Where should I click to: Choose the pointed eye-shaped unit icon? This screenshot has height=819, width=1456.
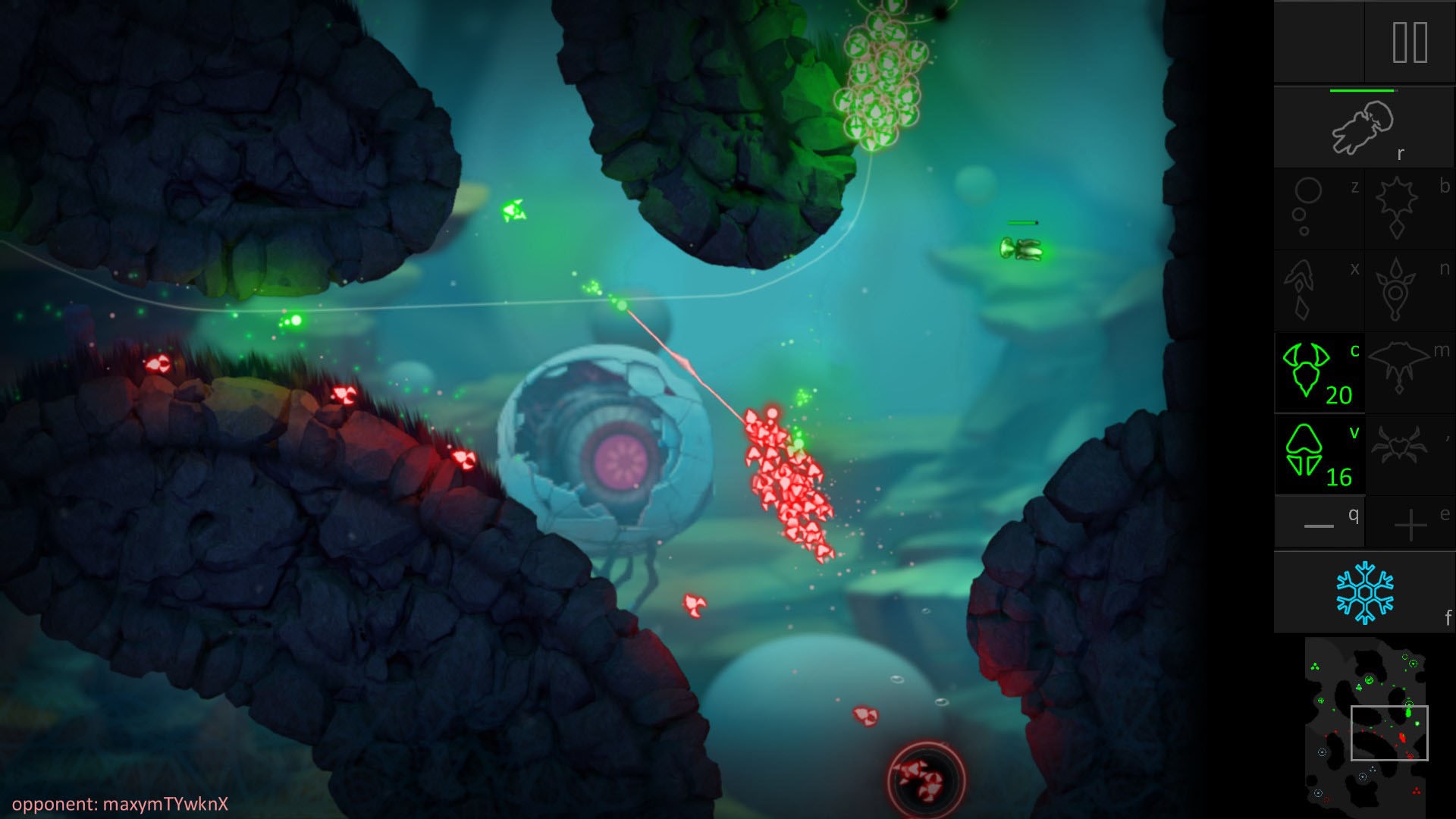pyautogui.click(x=1409, y=290)
